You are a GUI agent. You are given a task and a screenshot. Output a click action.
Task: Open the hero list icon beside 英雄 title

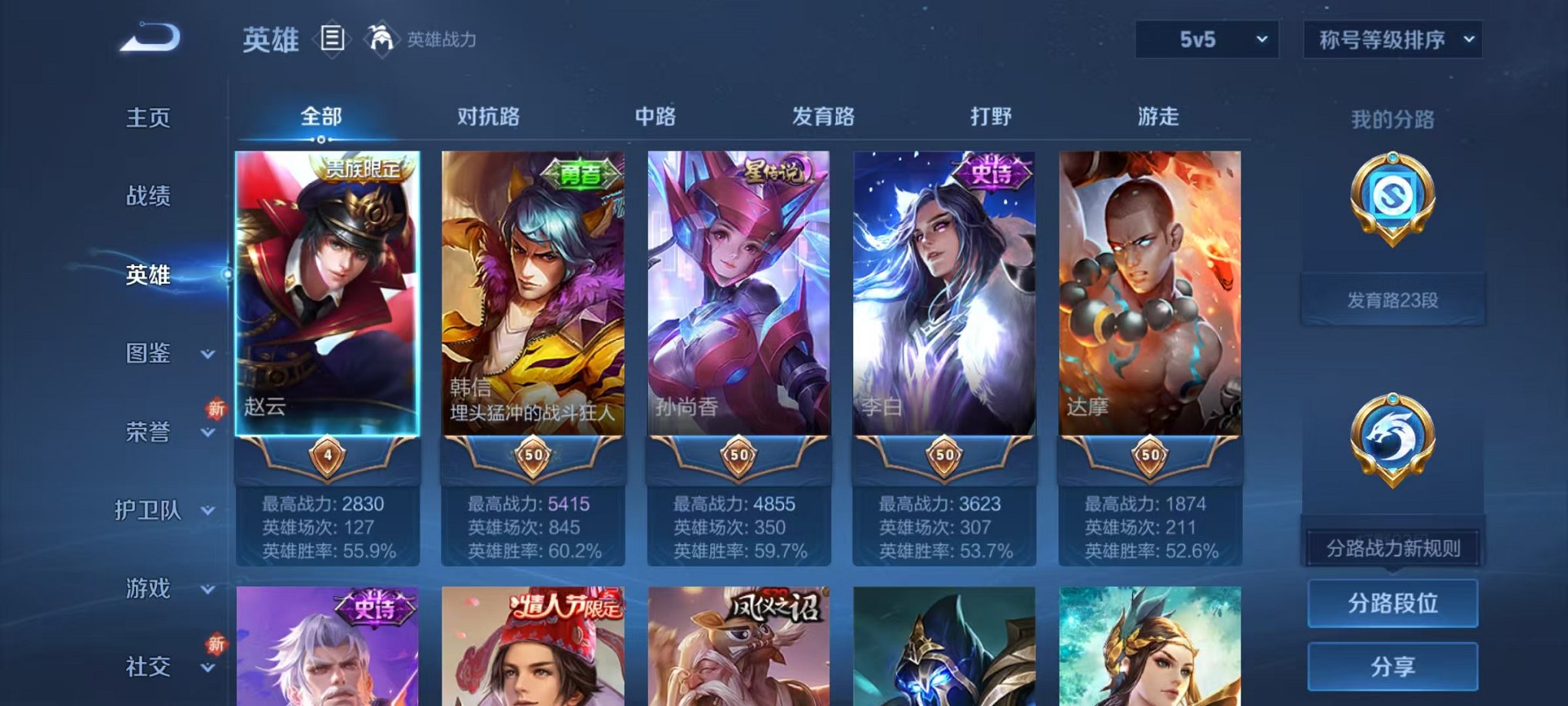[331, 39]
